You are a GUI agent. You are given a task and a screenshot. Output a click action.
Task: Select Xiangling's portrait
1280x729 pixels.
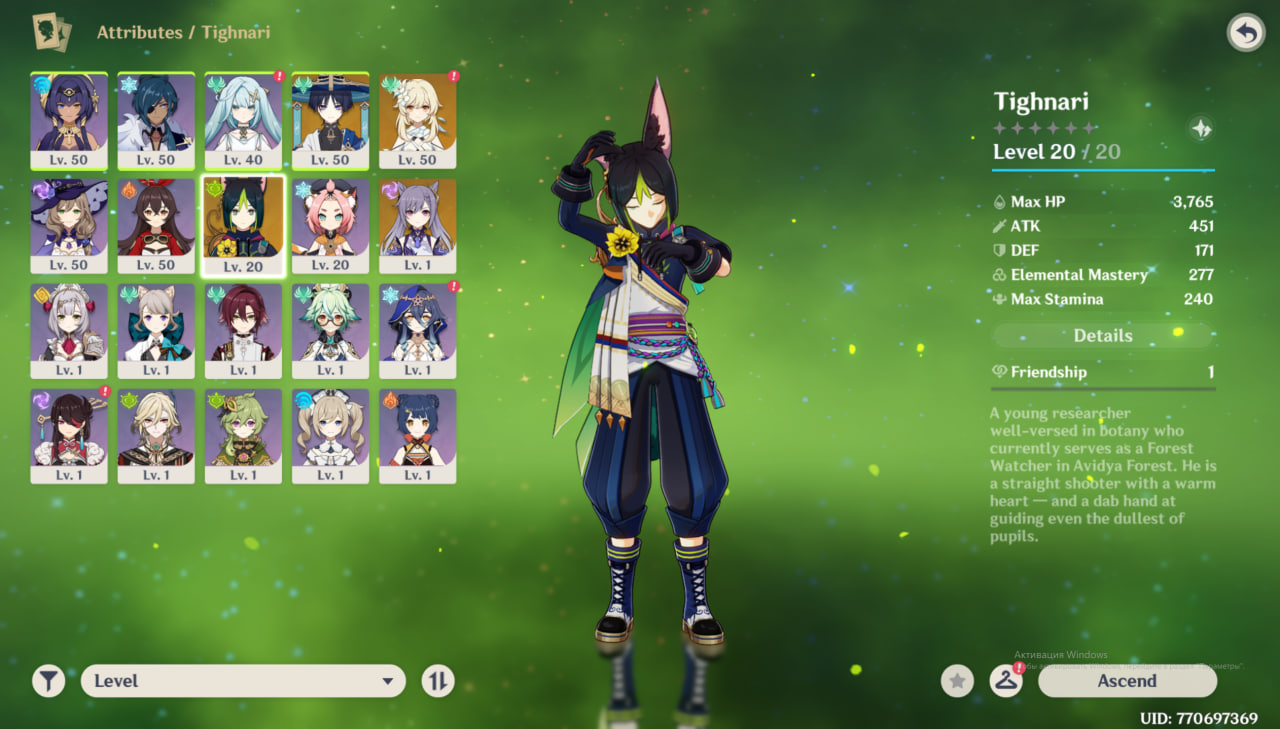(x=417, y=435)
